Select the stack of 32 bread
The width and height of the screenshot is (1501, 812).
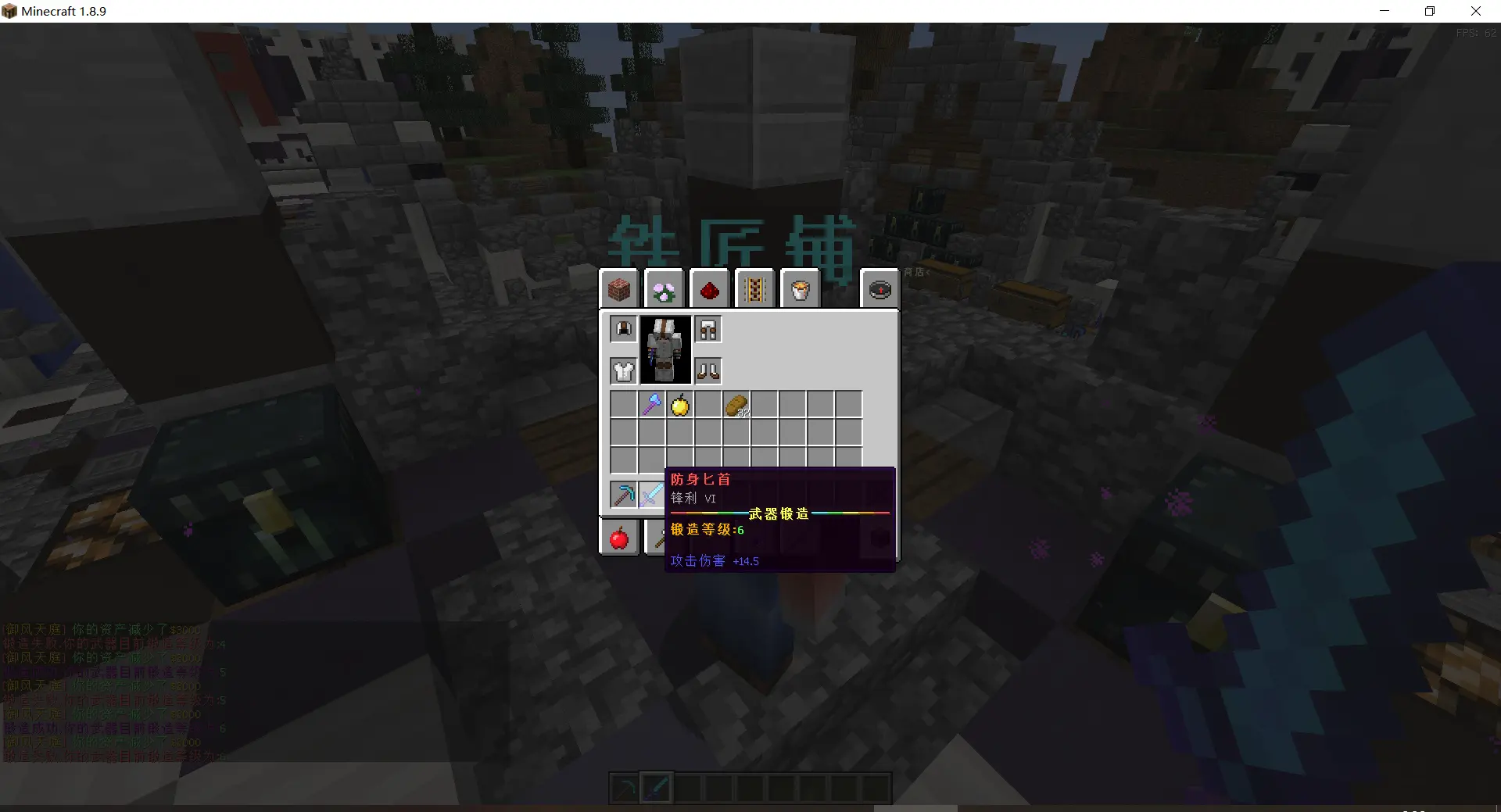pos(736,405)
